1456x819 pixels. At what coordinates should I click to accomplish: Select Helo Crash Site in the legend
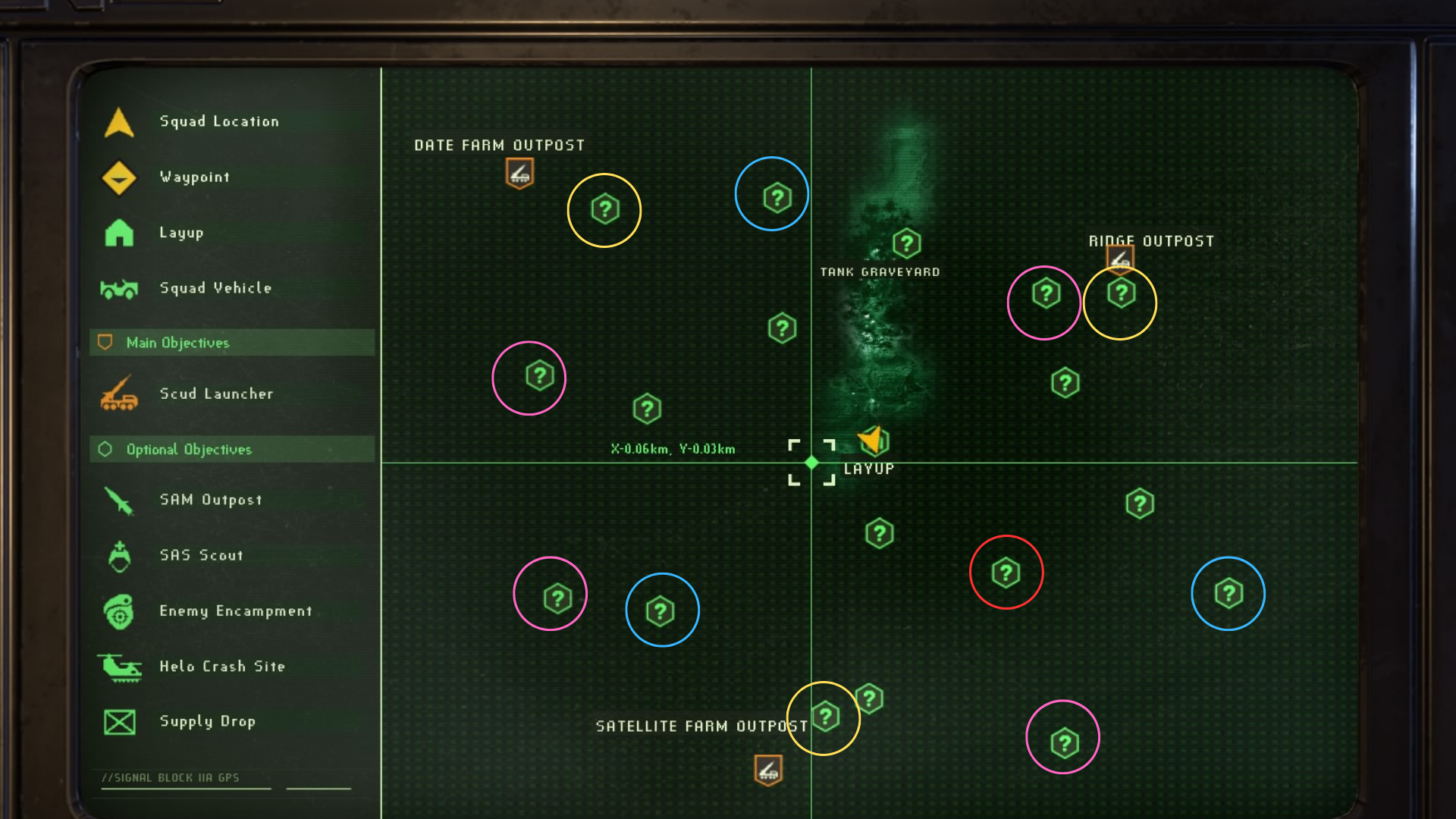pyautogui.click(x=221, y=667)
